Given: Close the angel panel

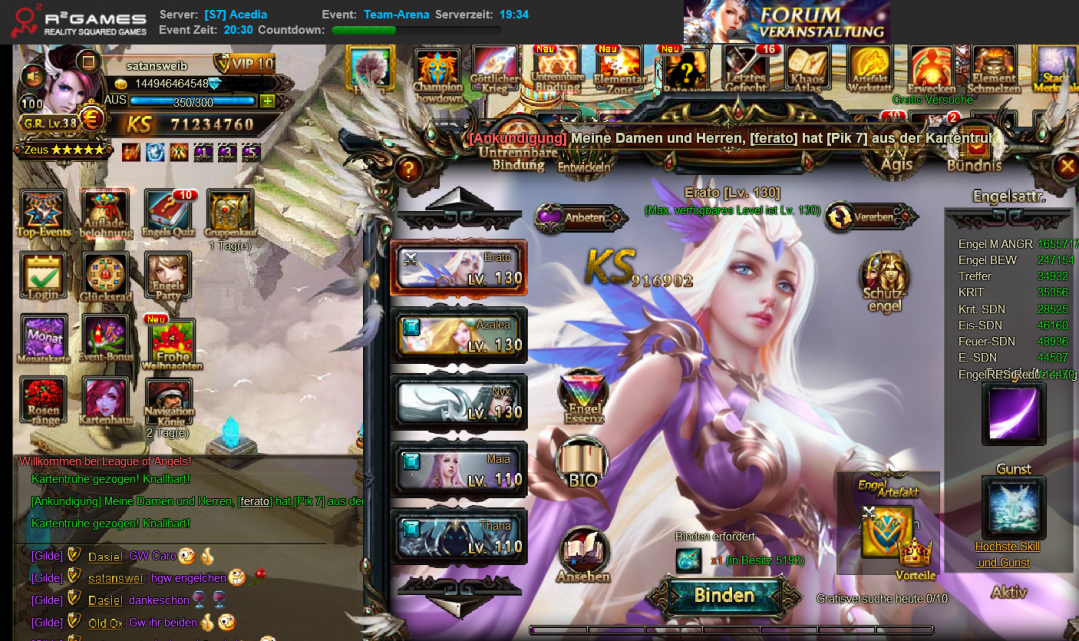Looking at the screenshot, I should click(x=1067, y=166).
